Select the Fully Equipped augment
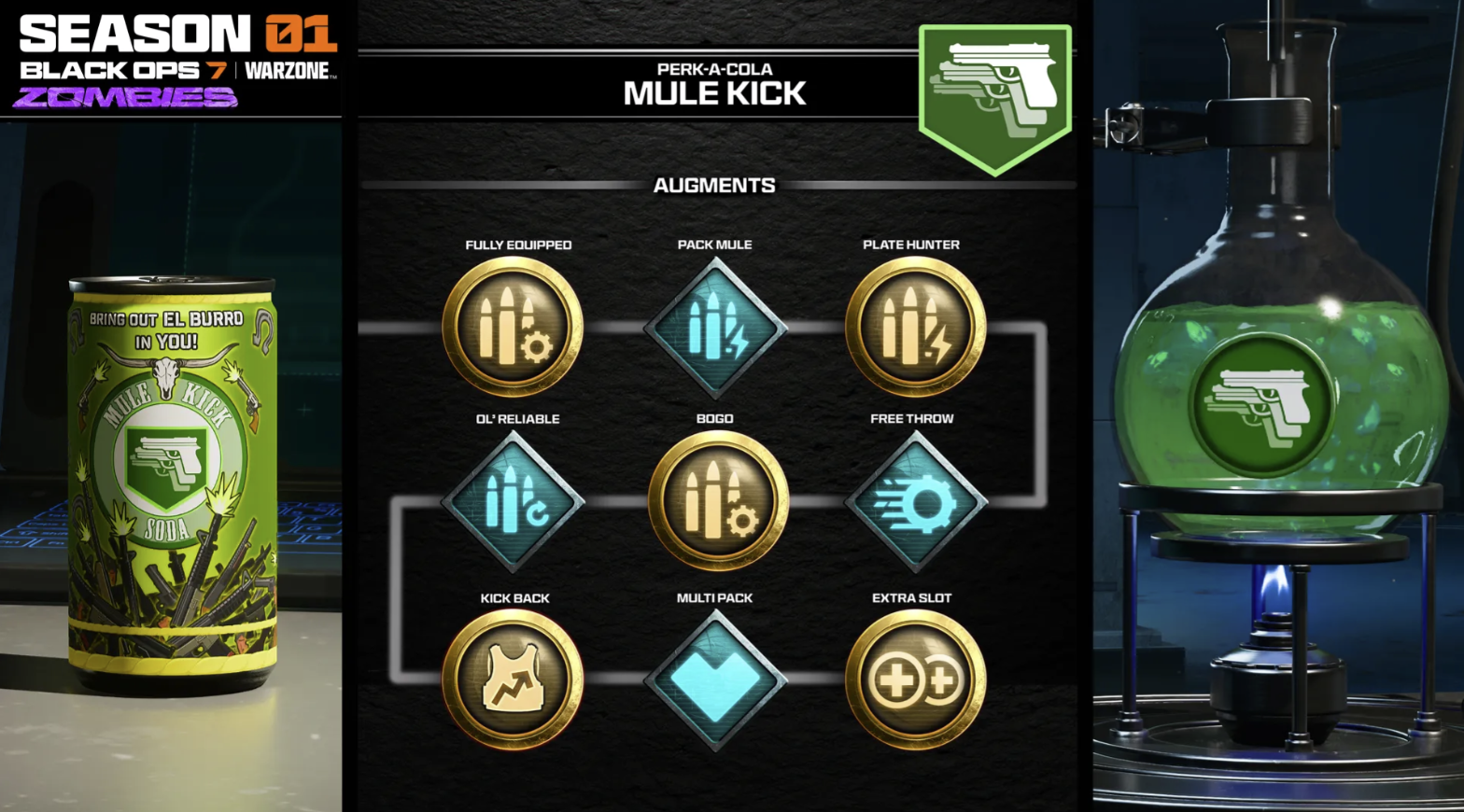1464x812 pixels. [x=513, y=327]
